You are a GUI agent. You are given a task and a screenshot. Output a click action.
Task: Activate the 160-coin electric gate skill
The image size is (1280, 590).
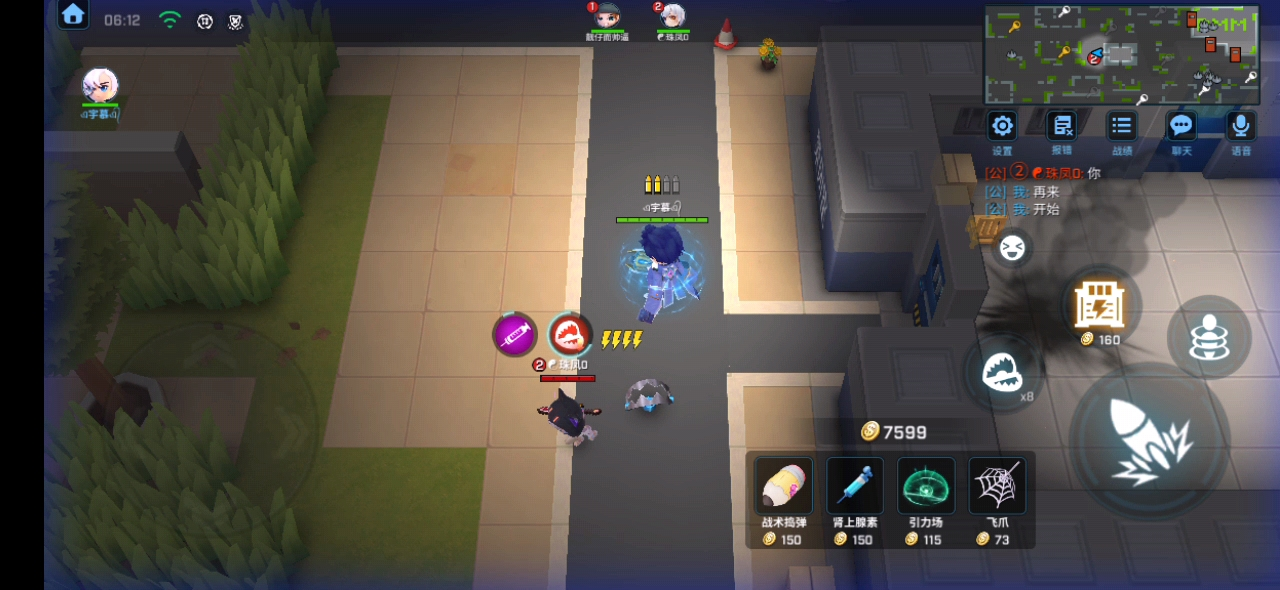1100,305
